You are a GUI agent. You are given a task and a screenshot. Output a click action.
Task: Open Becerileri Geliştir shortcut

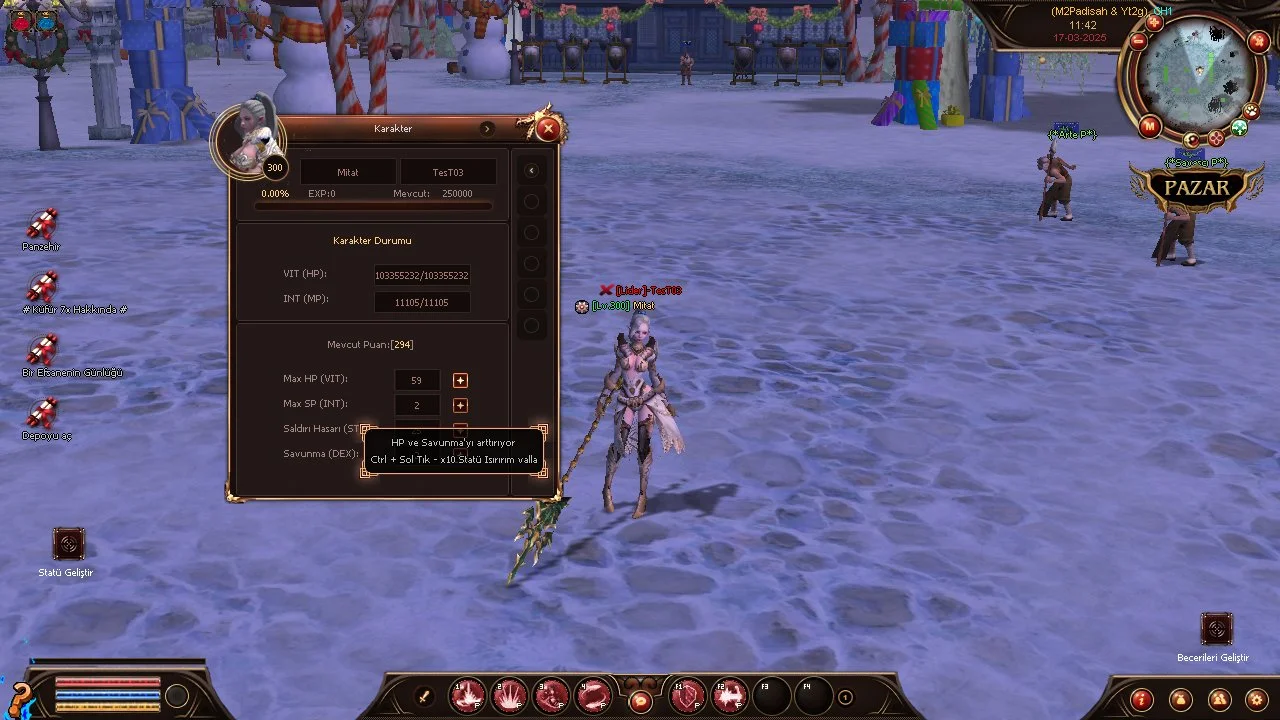click(1216, 629)
